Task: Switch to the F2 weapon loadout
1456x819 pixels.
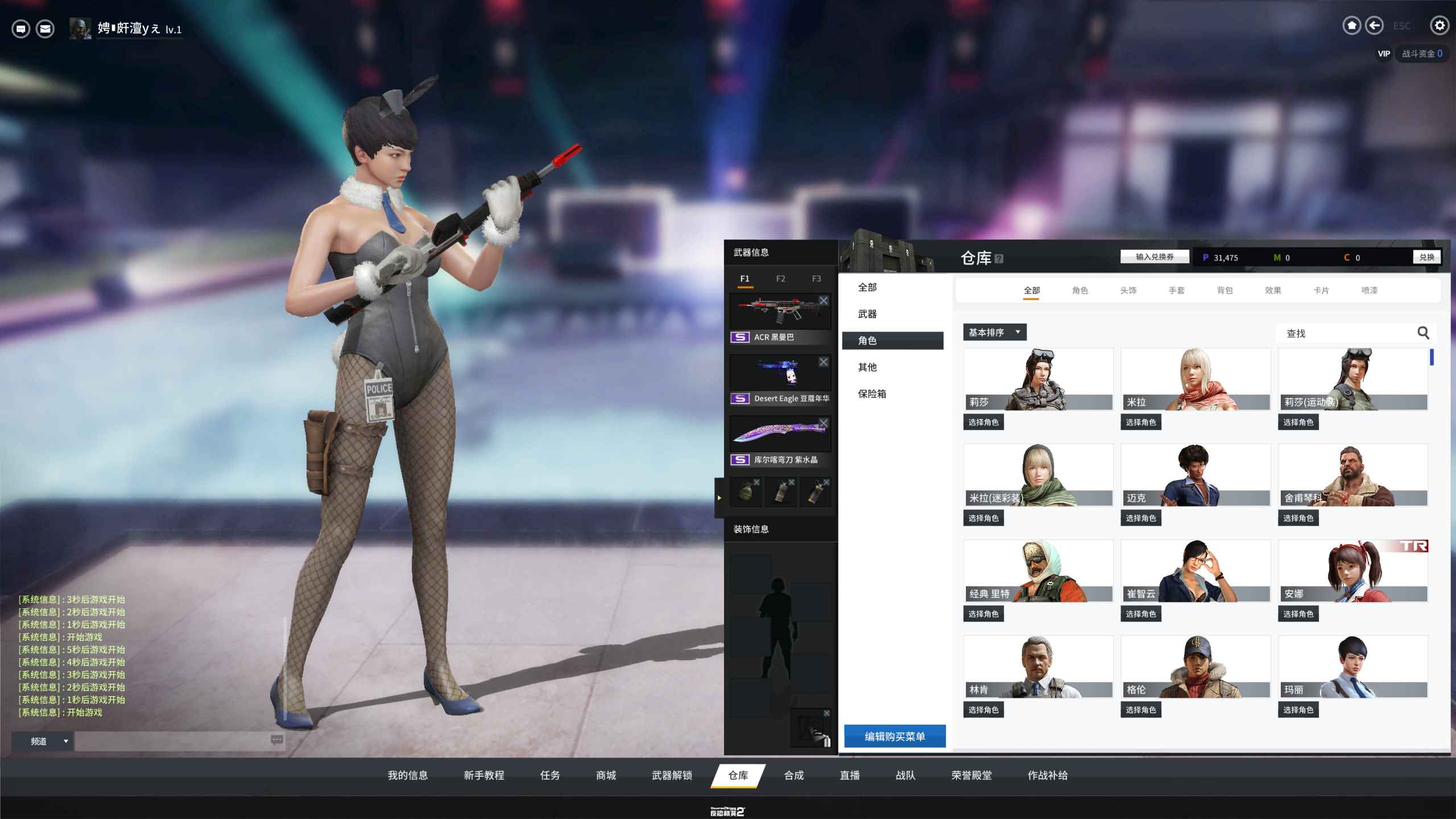Action: coord(780,279)
